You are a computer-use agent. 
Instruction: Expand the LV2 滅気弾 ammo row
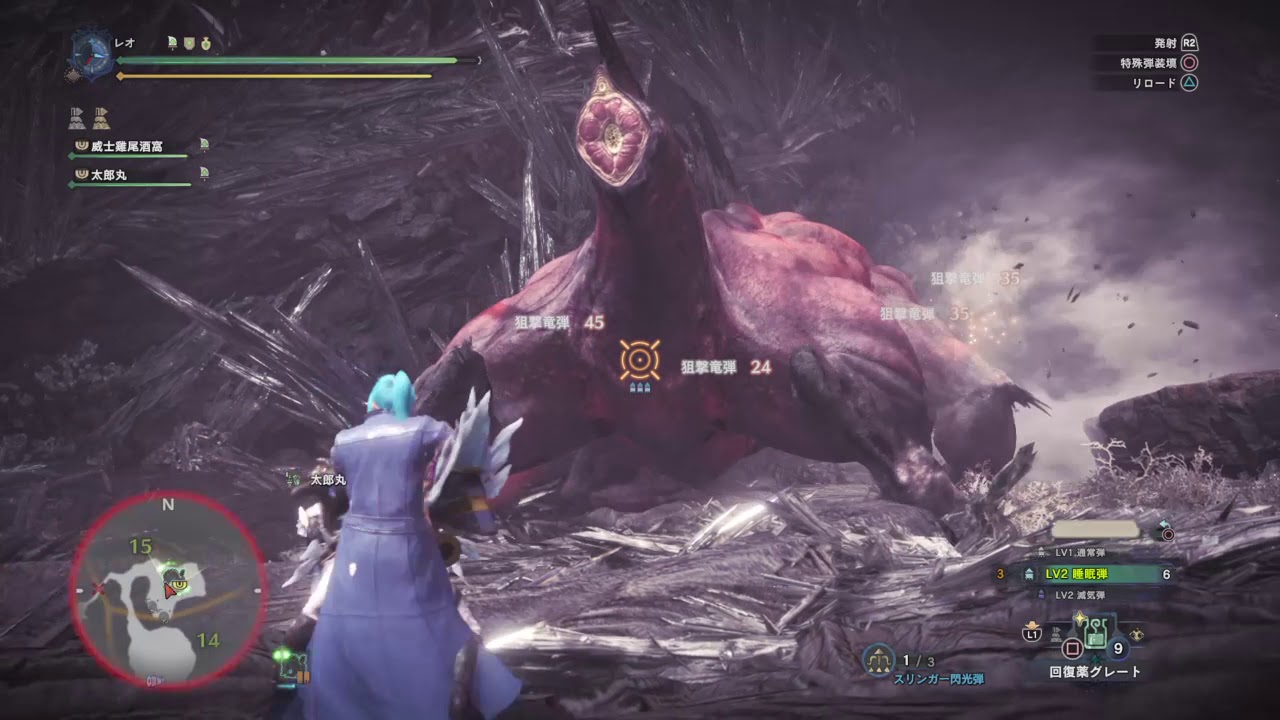click(x=1080, y=594)
